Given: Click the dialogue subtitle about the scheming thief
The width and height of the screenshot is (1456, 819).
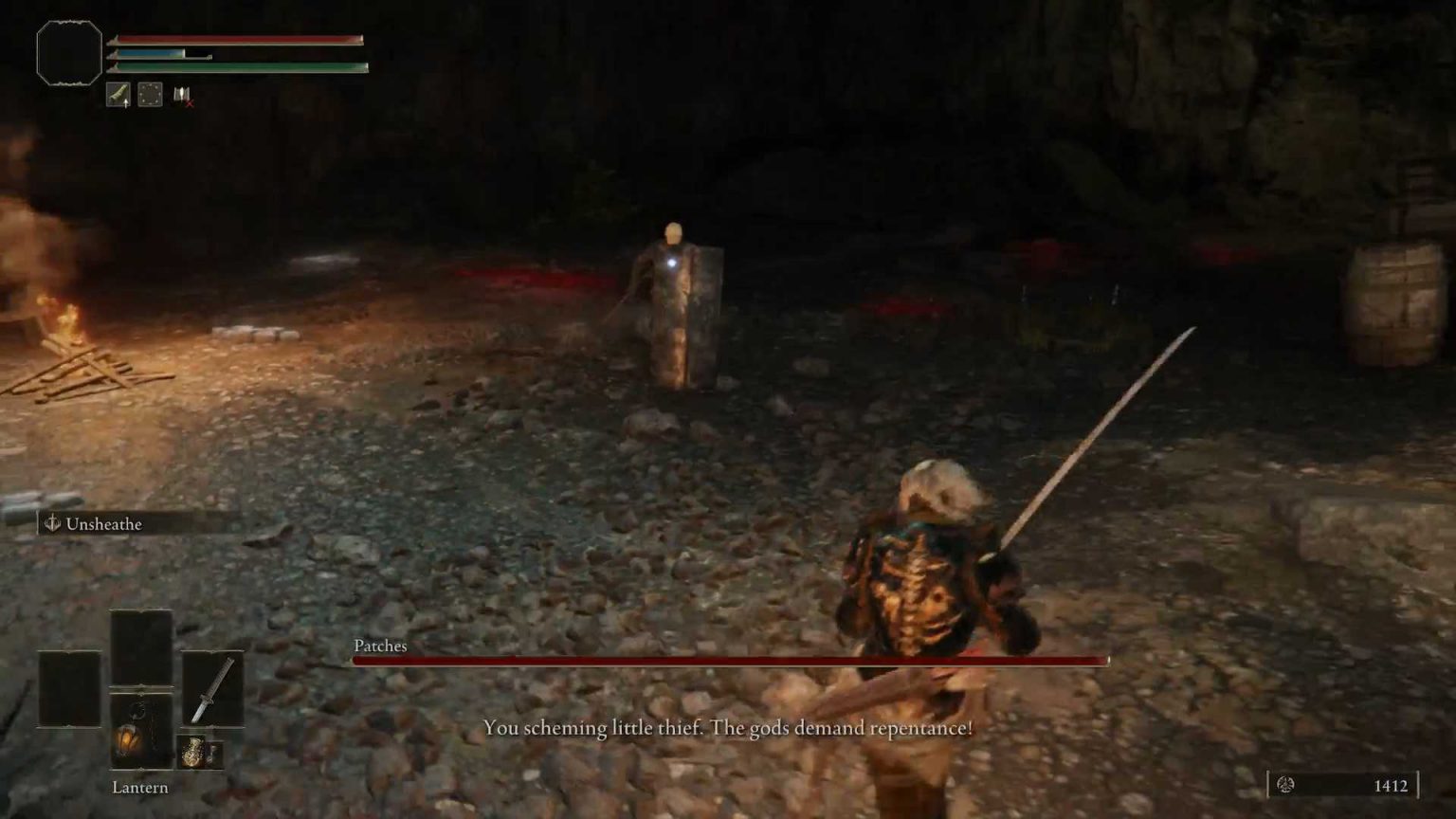Looking at the screenshot, I should pyautogui.click(x=728, y=729).
